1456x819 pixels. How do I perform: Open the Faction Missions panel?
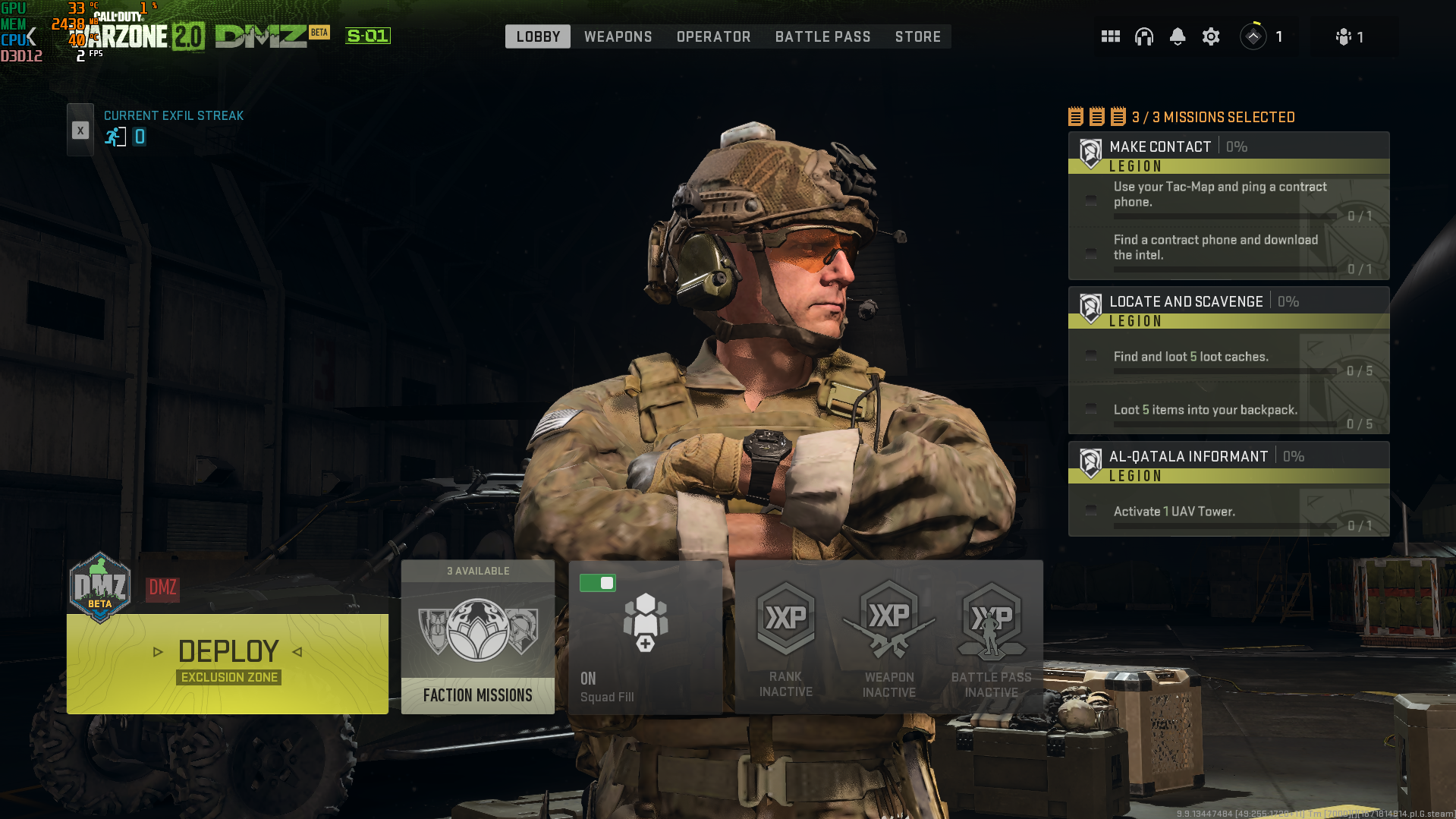point(478,638)
